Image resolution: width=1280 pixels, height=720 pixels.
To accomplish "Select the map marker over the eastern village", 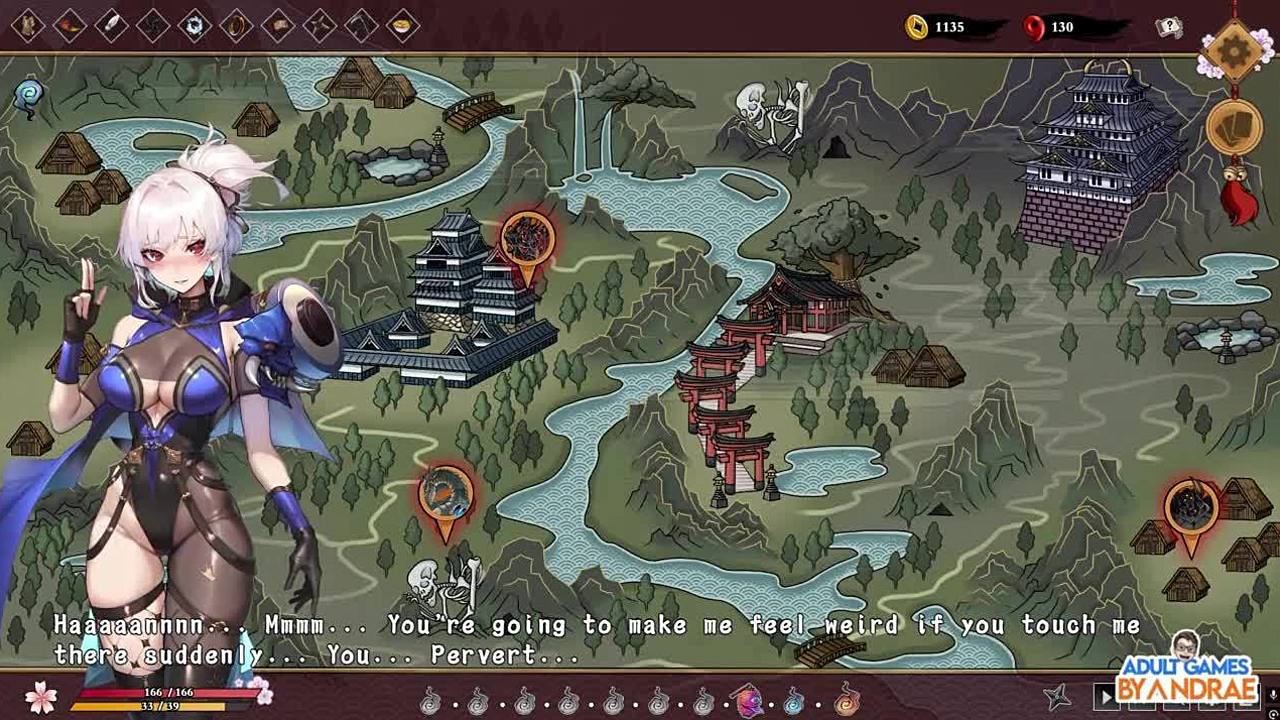I will pyautogui.click(x=1190, y=511).
